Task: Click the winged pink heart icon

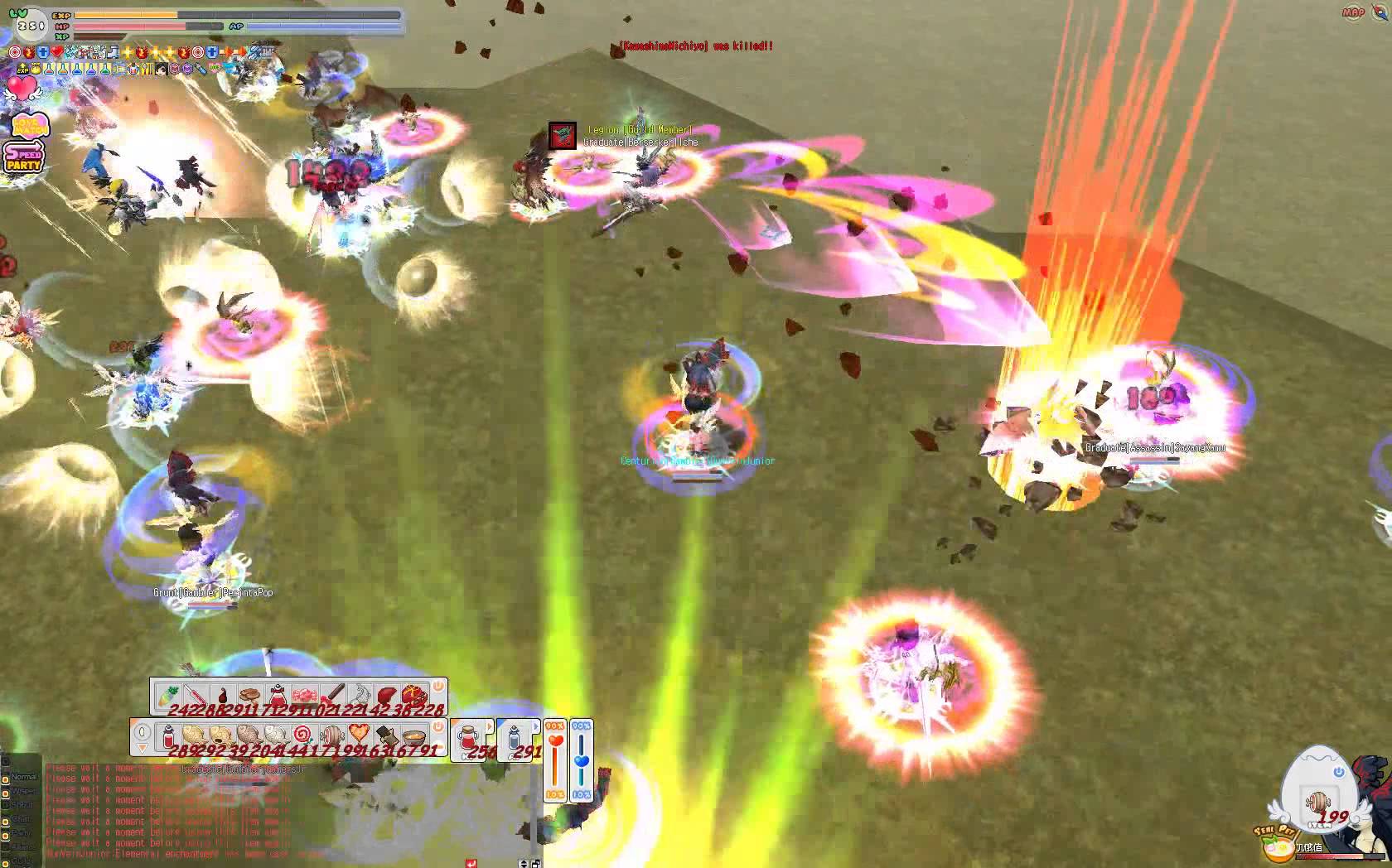Action: (22, 89)
